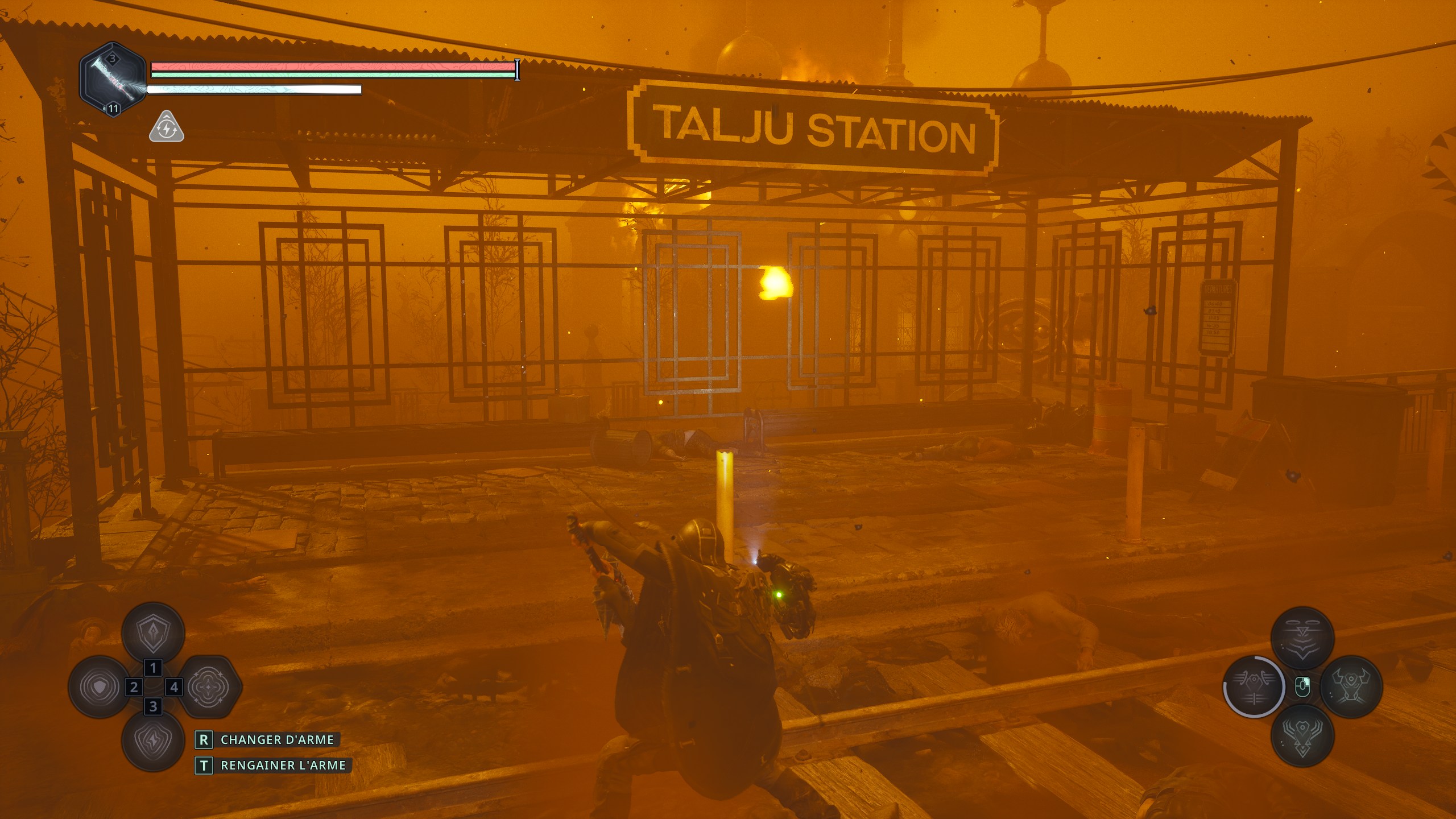Click the red health bar
Viewport: 1456px width, 819px height.
click(330, 68)
